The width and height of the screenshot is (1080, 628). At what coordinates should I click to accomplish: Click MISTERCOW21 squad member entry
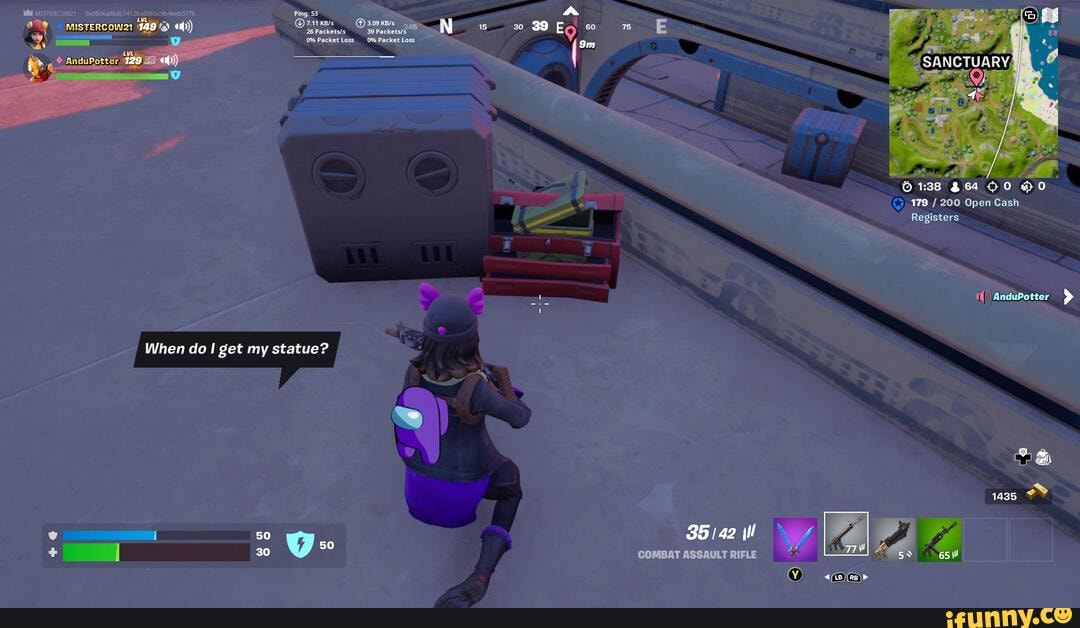point(100,28)
